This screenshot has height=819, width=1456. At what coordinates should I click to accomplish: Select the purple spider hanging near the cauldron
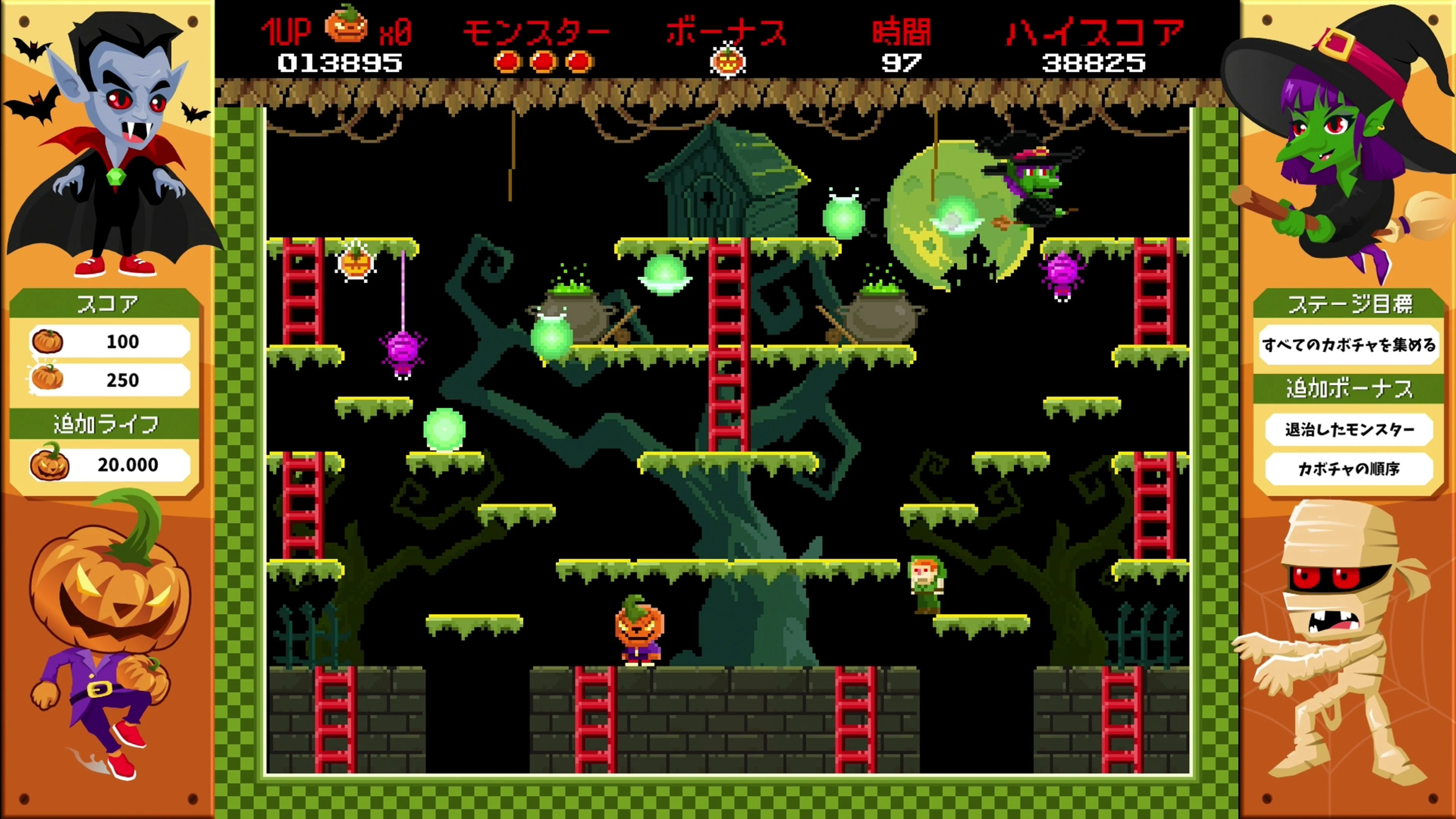coord(402,350)
